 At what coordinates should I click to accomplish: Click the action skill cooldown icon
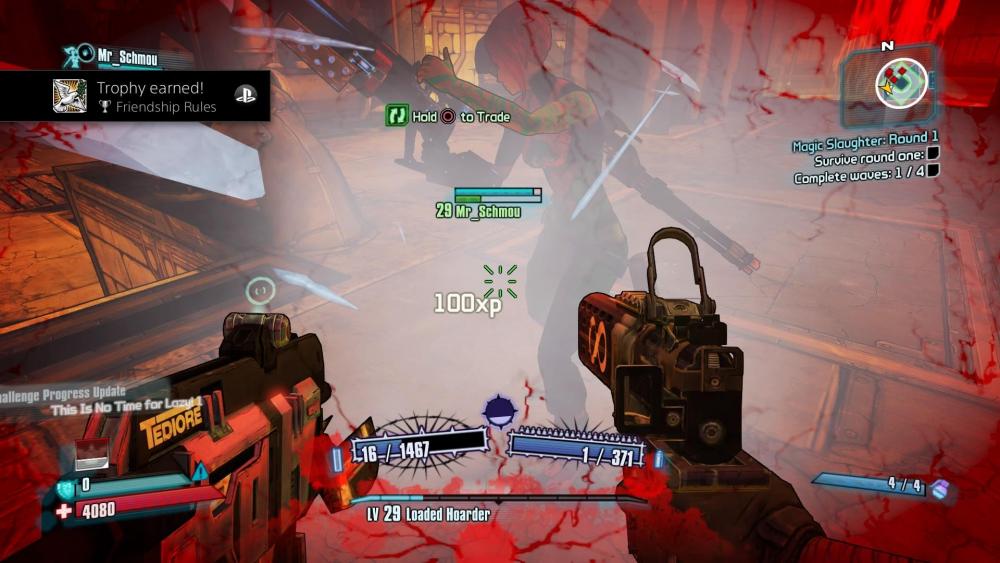498,411
